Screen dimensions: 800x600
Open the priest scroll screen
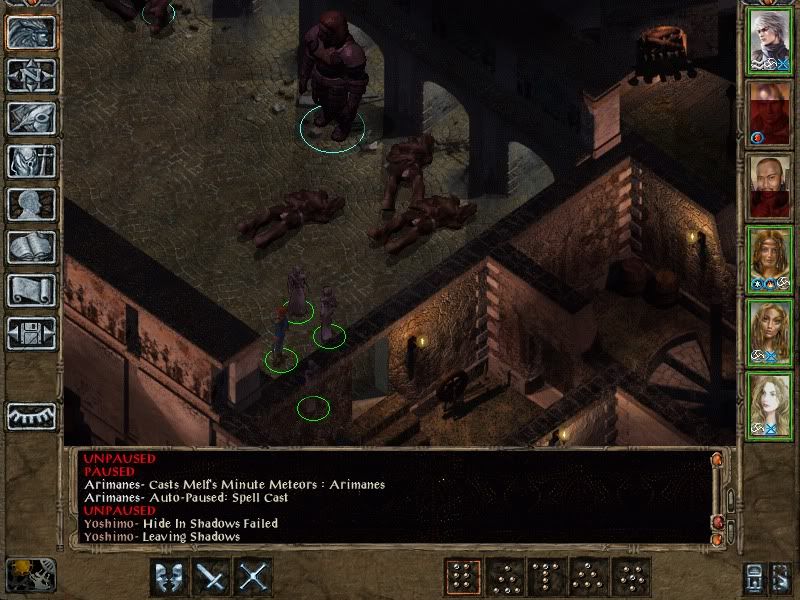[31, 290]
